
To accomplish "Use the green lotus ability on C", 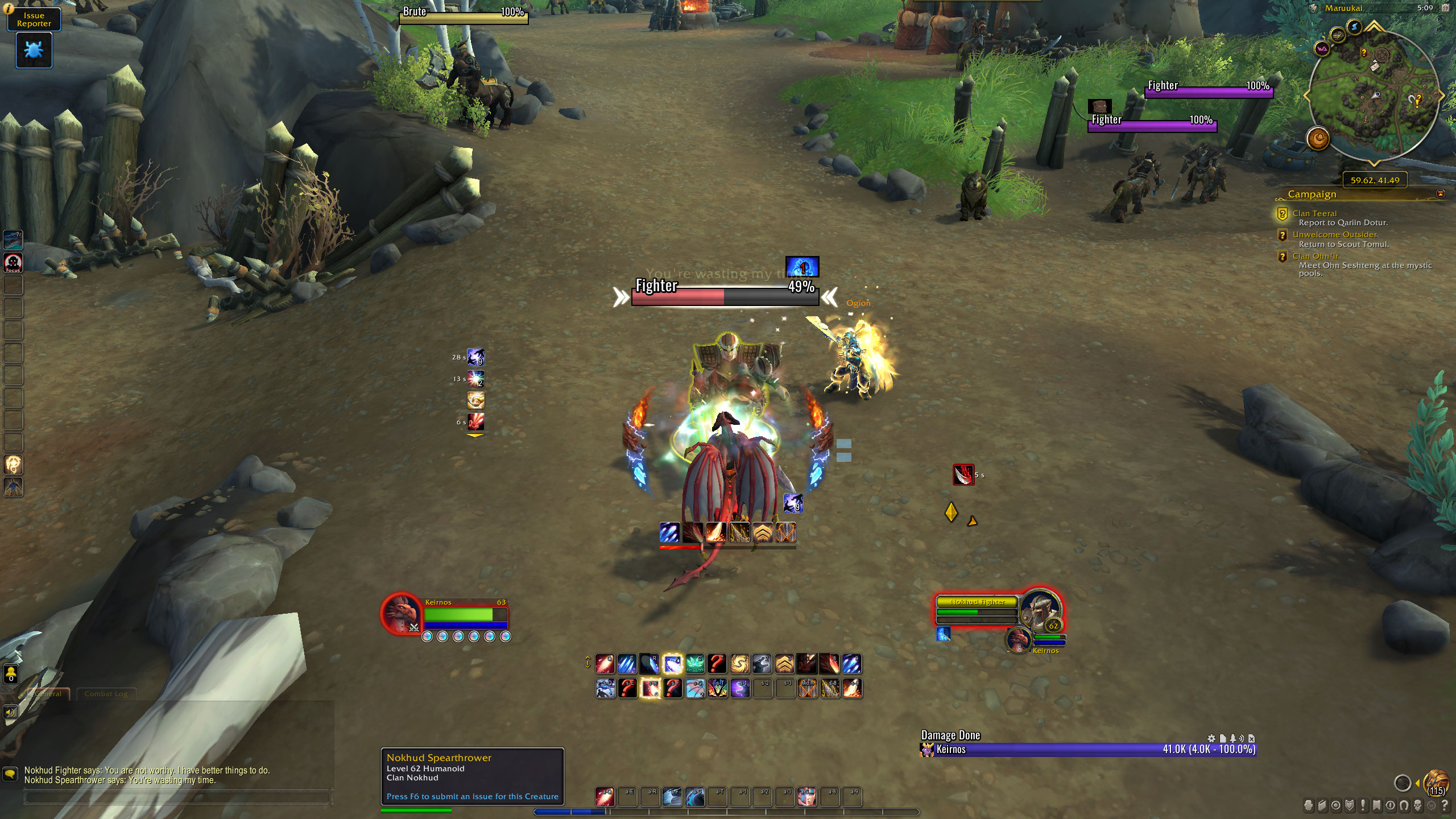I will [x=695, y=664].
